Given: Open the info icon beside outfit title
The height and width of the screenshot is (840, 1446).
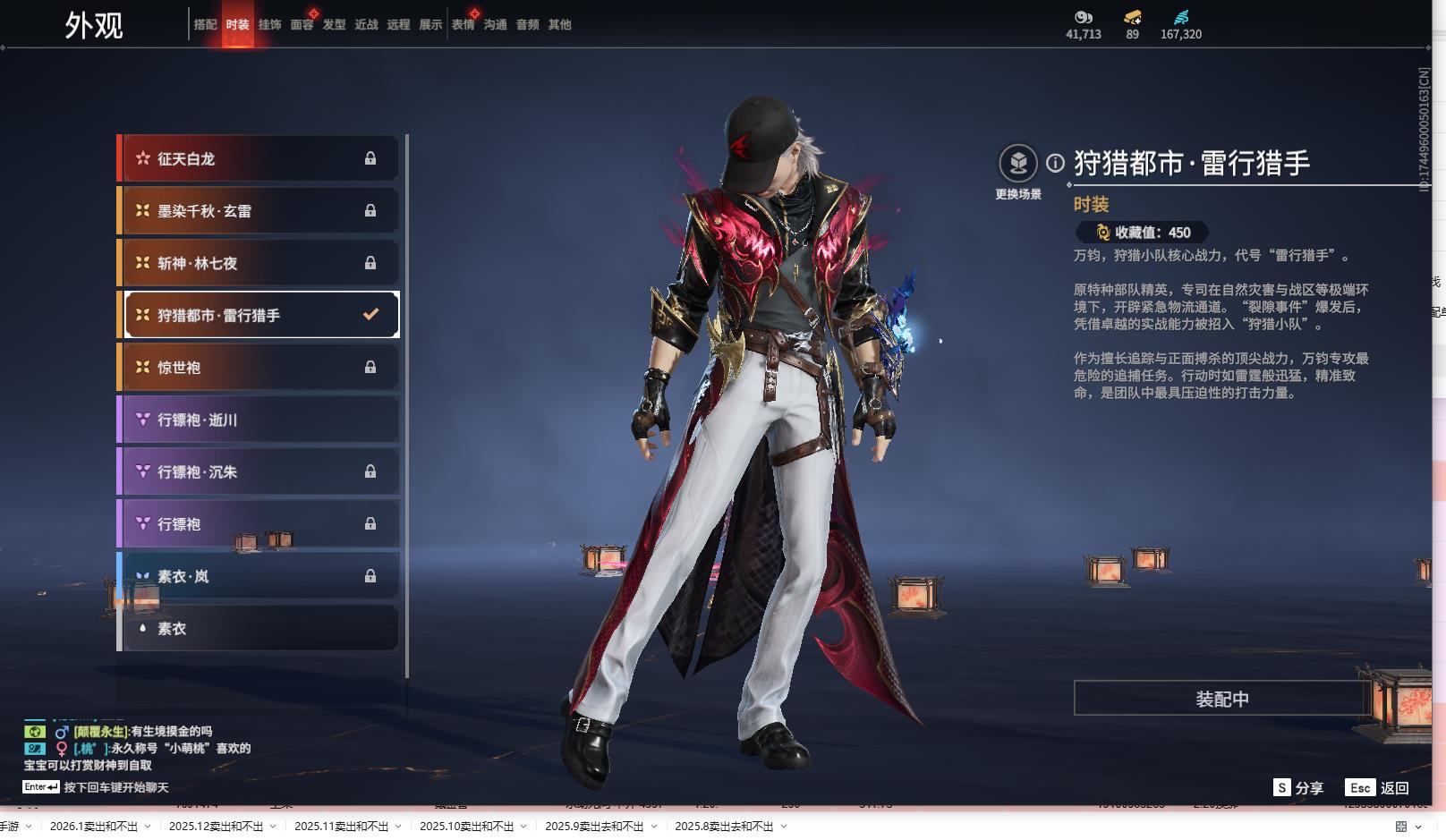Looking at the screenshot, I should (1056, 163).
